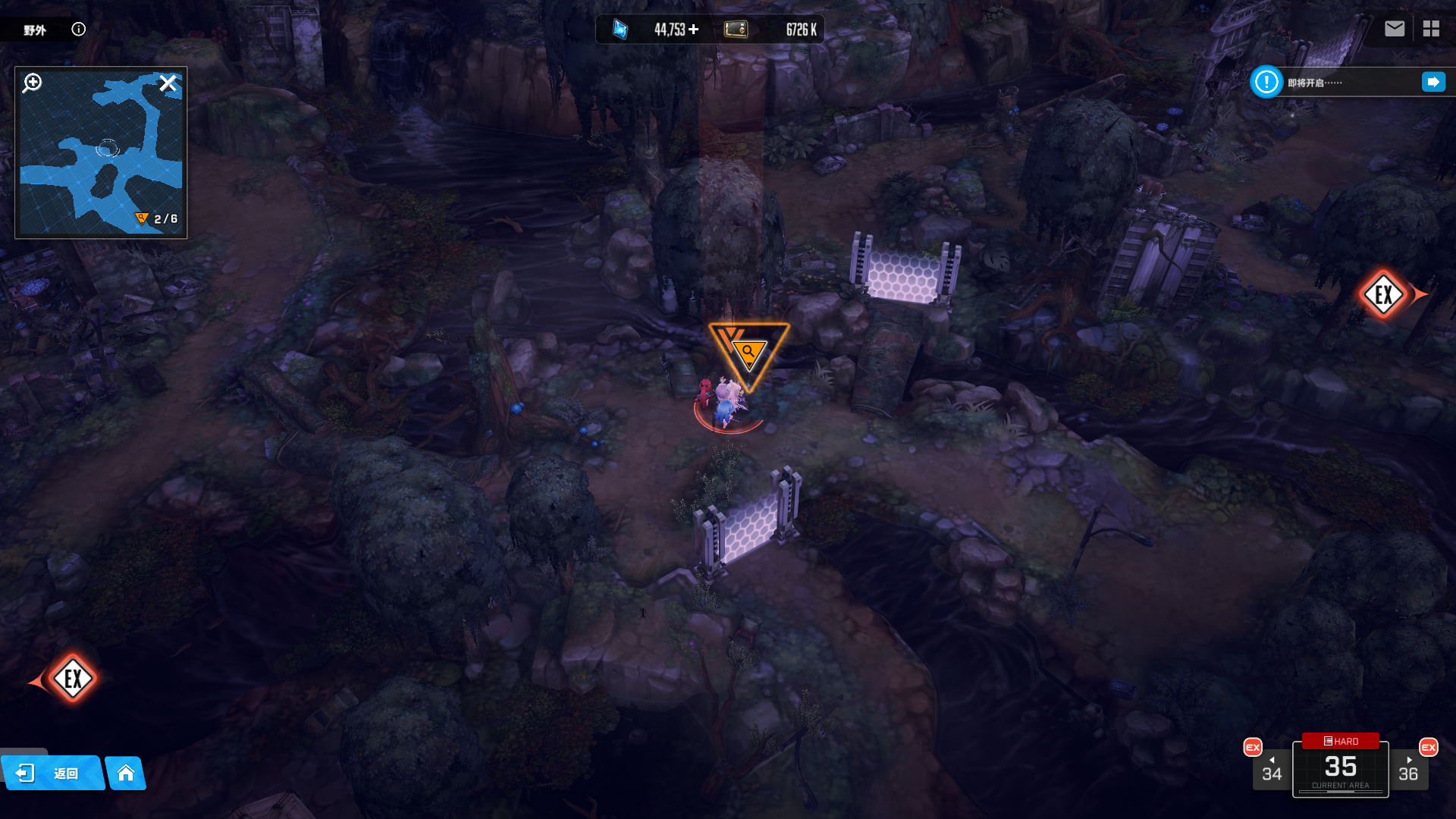Click the 即将开启 notification arrow button
This screenshot has width=1456, height=819.
click(1433, 82)
